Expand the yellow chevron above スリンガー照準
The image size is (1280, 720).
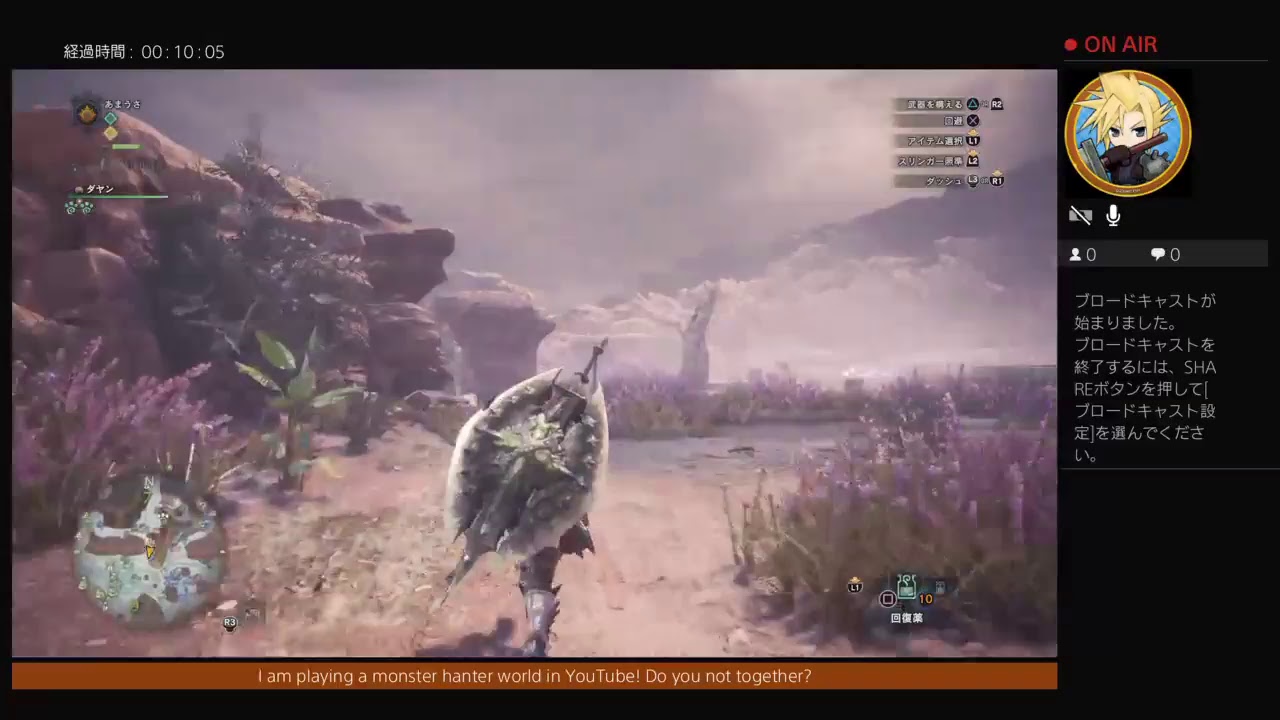[x=974, y=151]
